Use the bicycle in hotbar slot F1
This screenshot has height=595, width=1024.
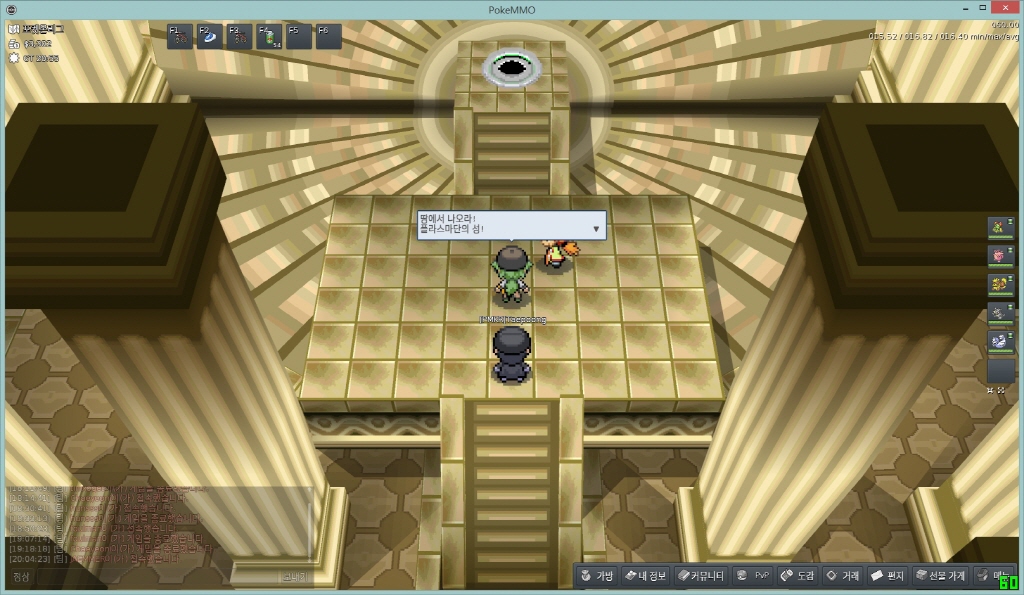180,37
